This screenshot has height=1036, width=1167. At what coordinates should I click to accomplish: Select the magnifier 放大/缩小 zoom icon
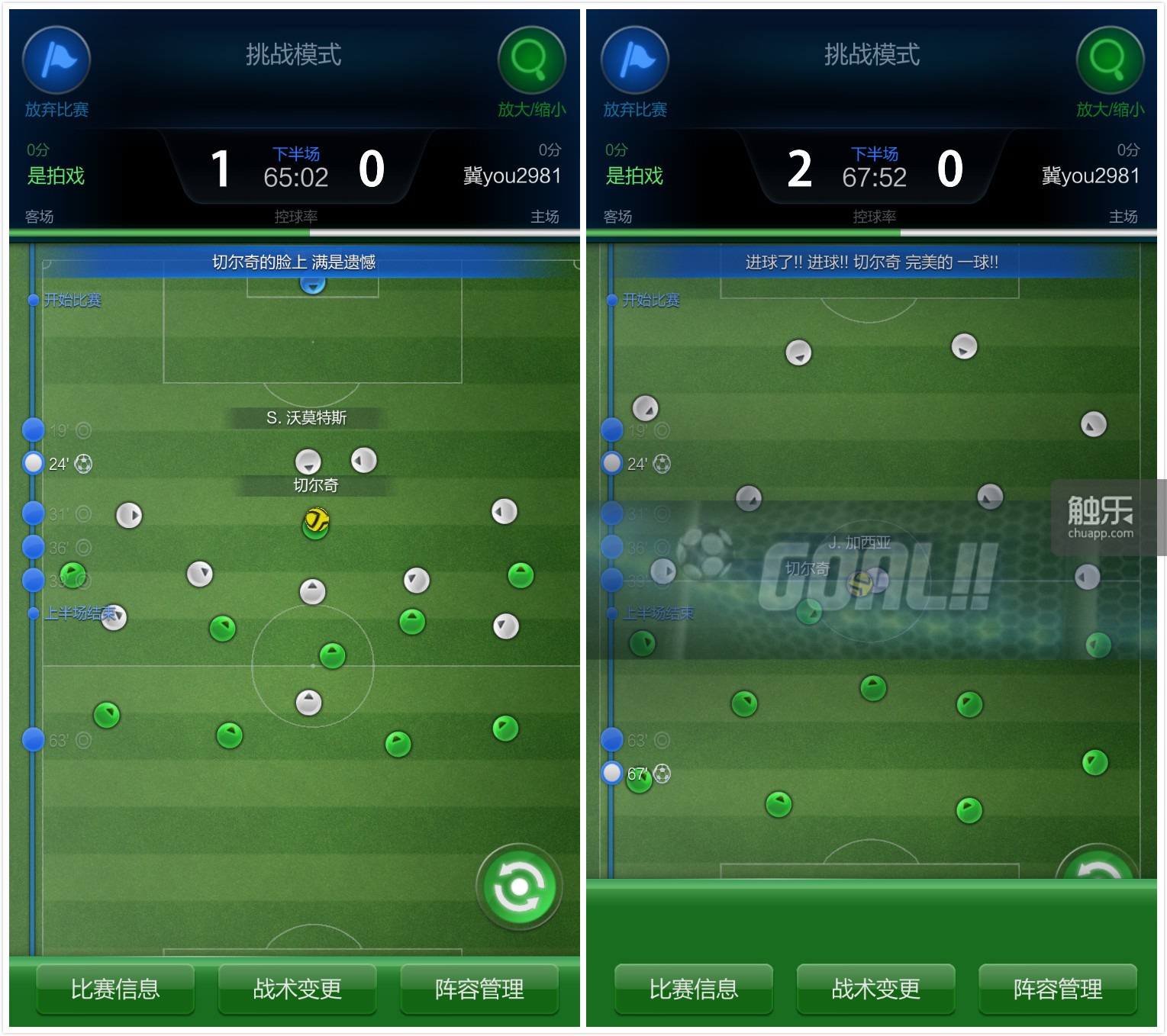[530, 60]
